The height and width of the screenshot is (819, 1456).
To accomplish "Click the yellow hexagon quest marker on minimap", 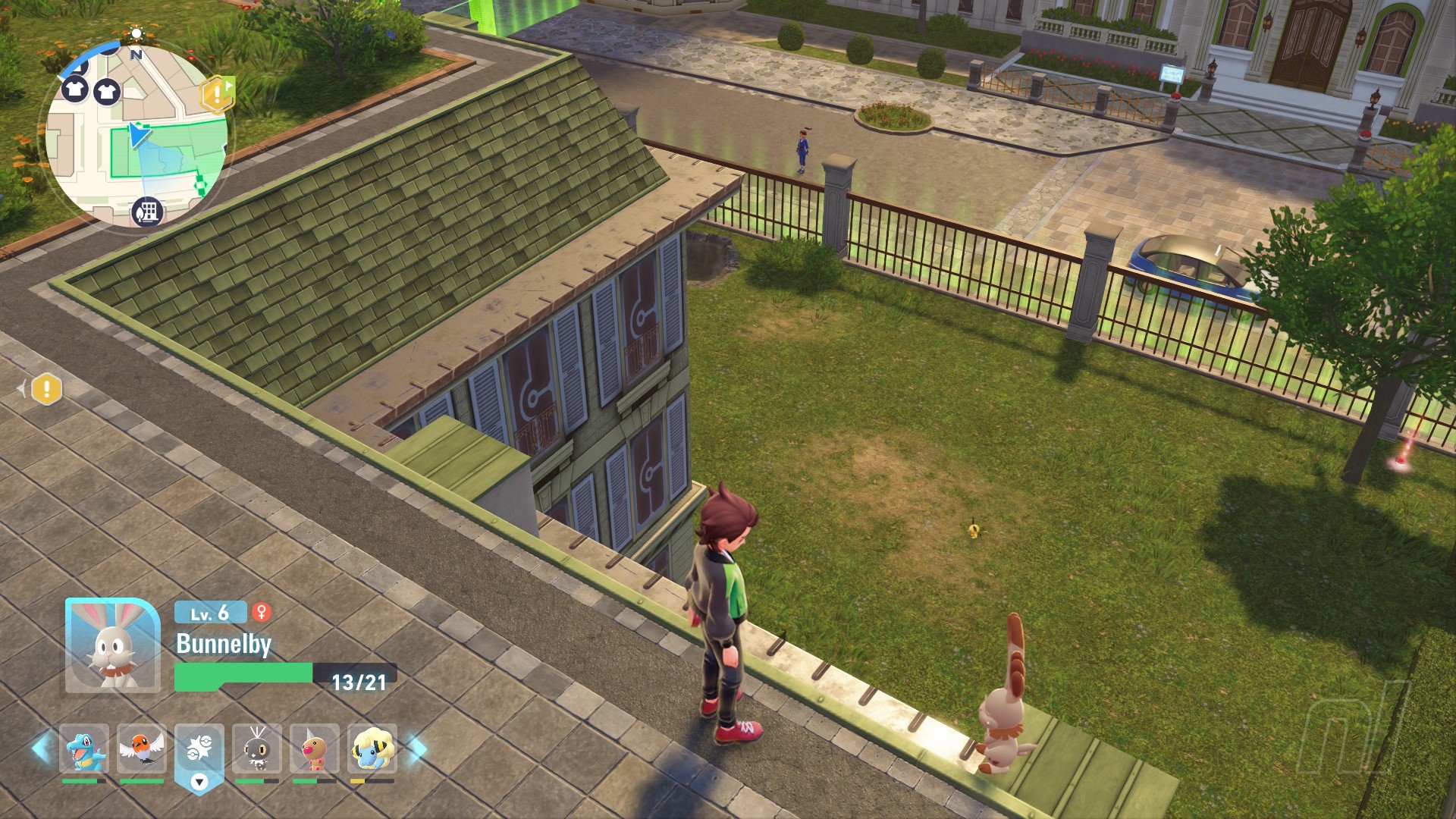I will pyautogui.click(x=217, y=94).
